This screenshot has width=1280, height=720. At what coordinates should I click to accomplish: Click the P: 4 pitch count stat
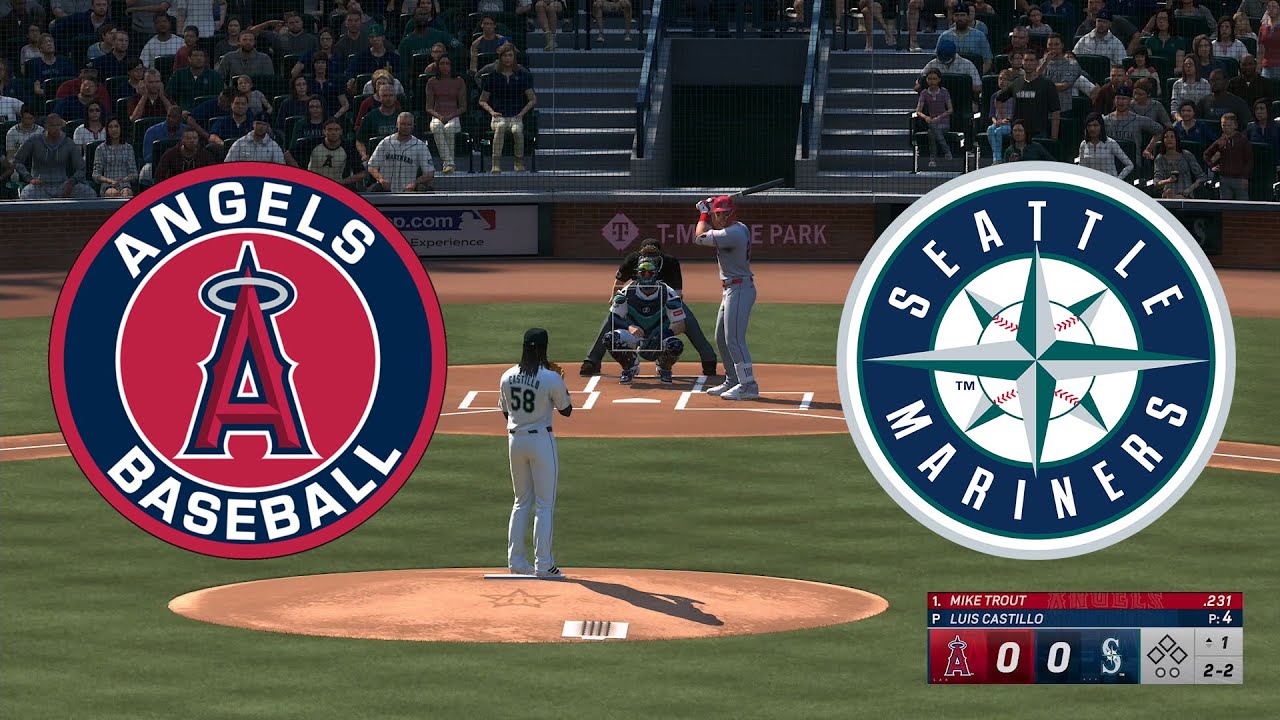click(x=1220, y=618)
